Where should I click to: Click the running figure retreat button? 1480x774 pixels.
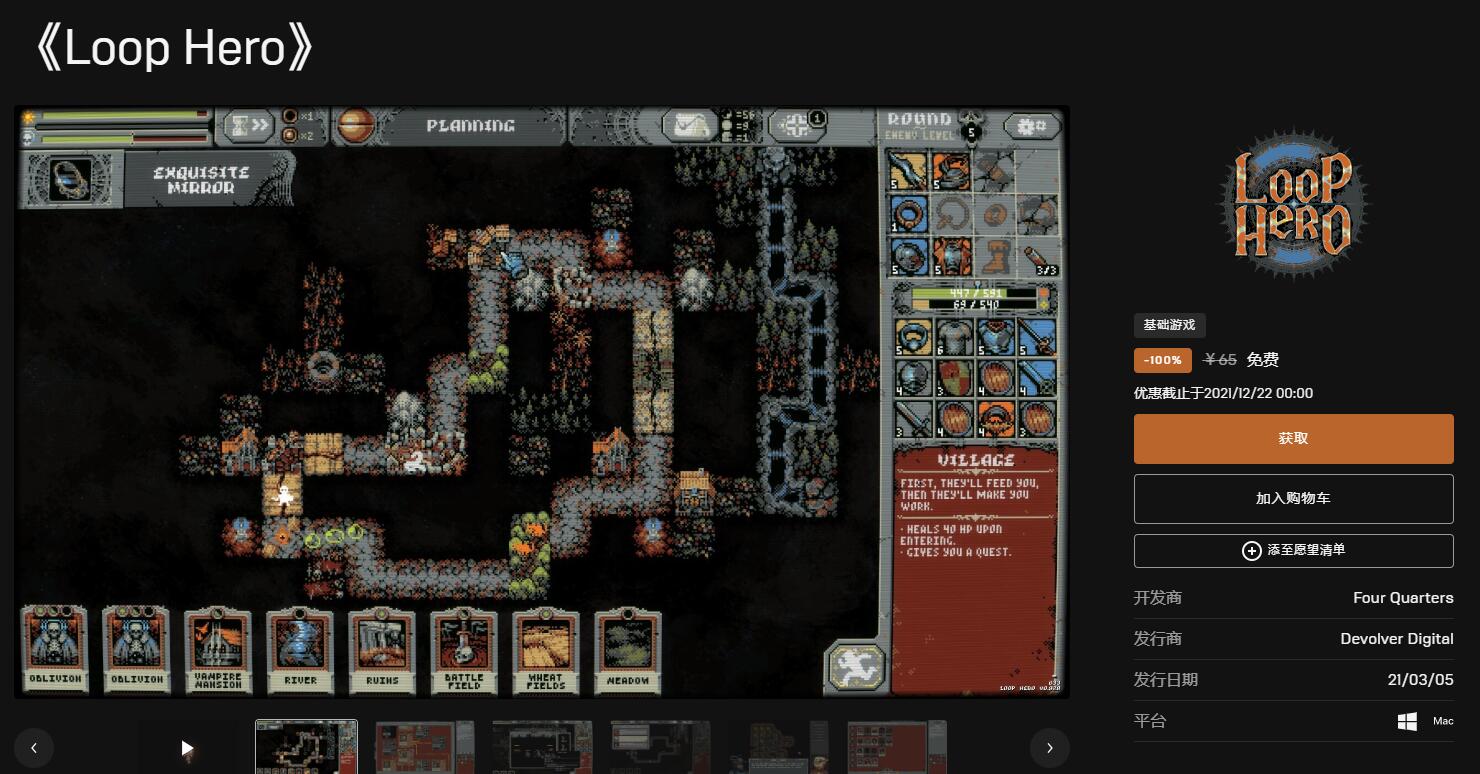click(855, 667)
